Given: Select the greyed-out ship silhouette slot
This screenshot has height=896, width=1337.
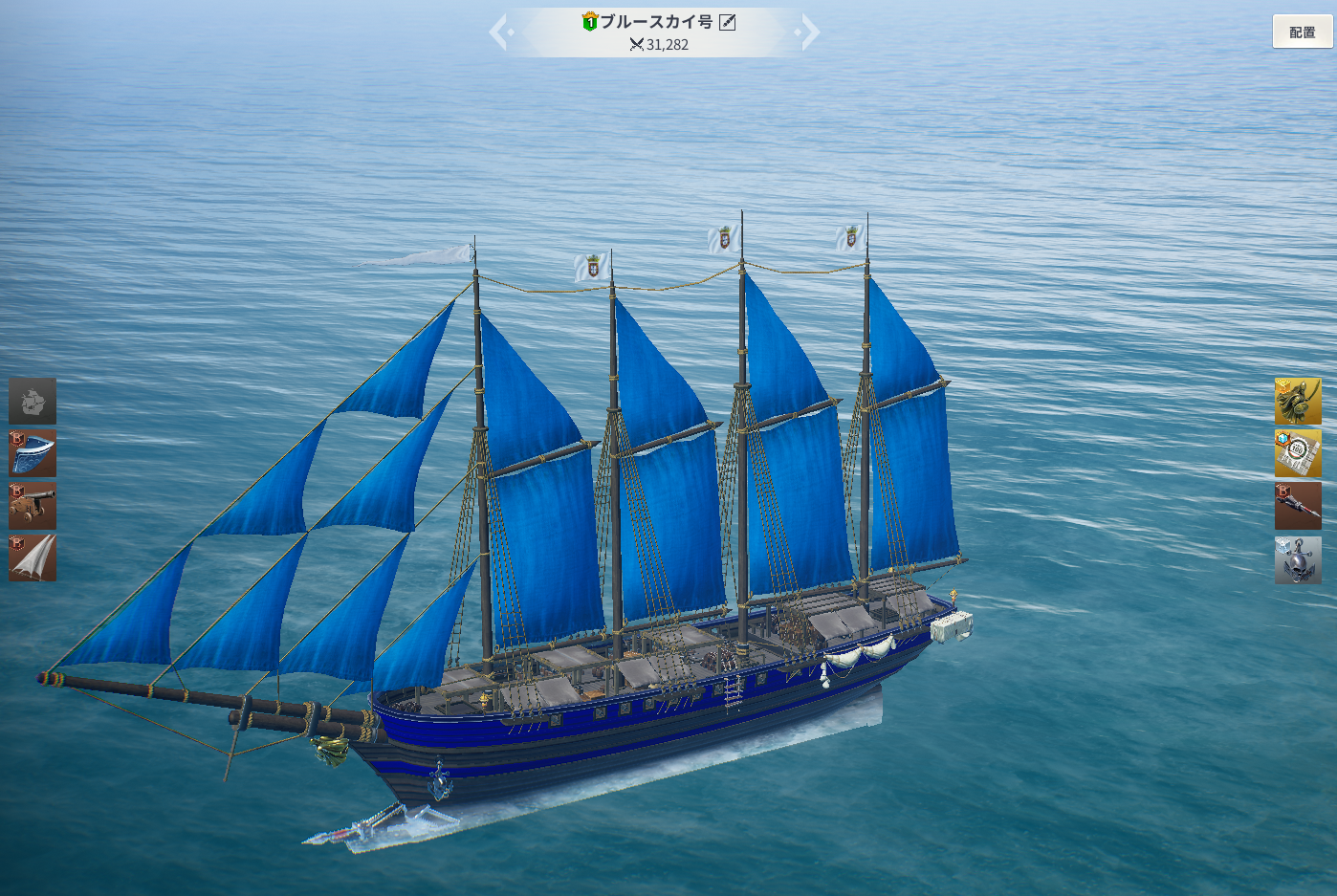Looking at the screenshot, I should 33,401.
